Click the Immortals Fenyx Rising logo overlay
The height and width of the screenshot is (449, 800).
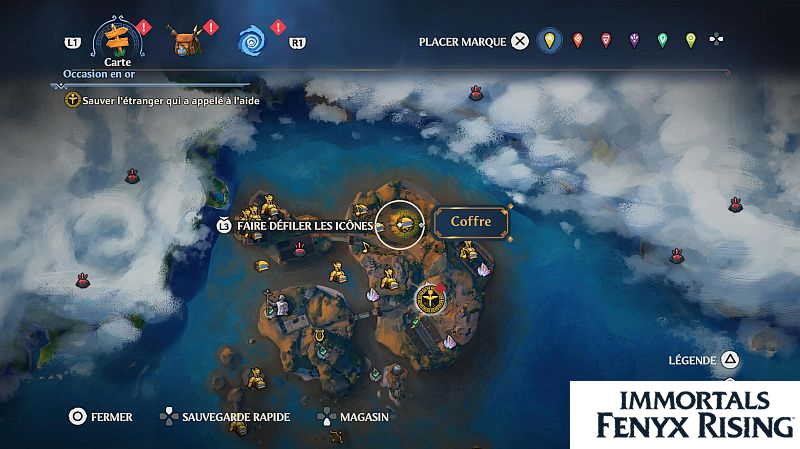(684, 414)
